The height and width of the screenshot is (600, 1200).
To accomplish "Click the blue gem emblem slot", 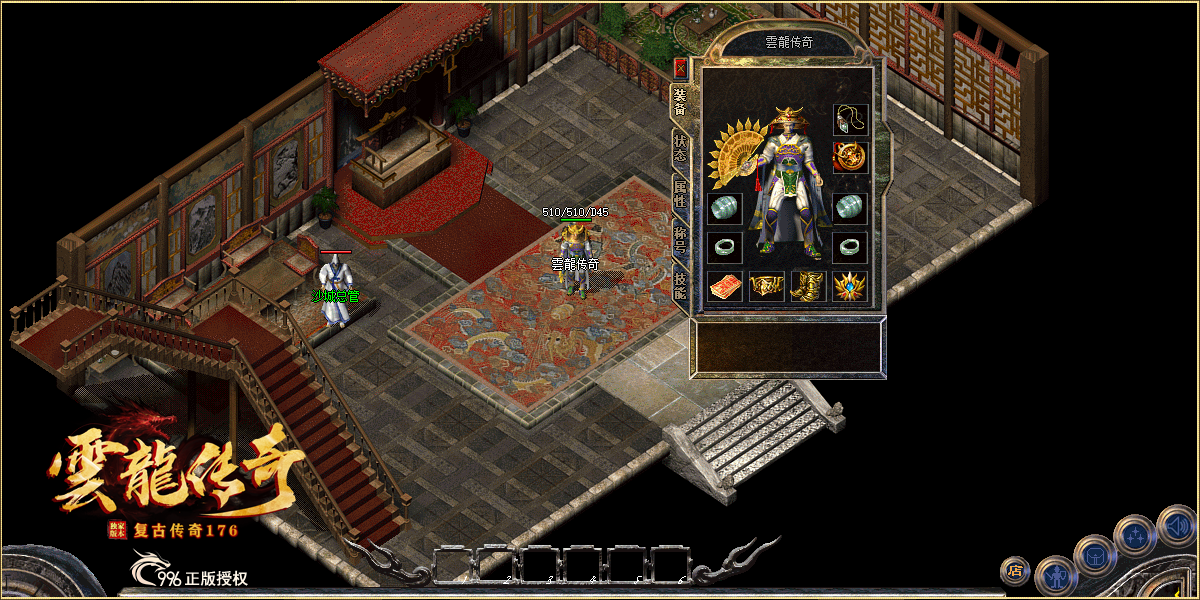I will point(850,287).
